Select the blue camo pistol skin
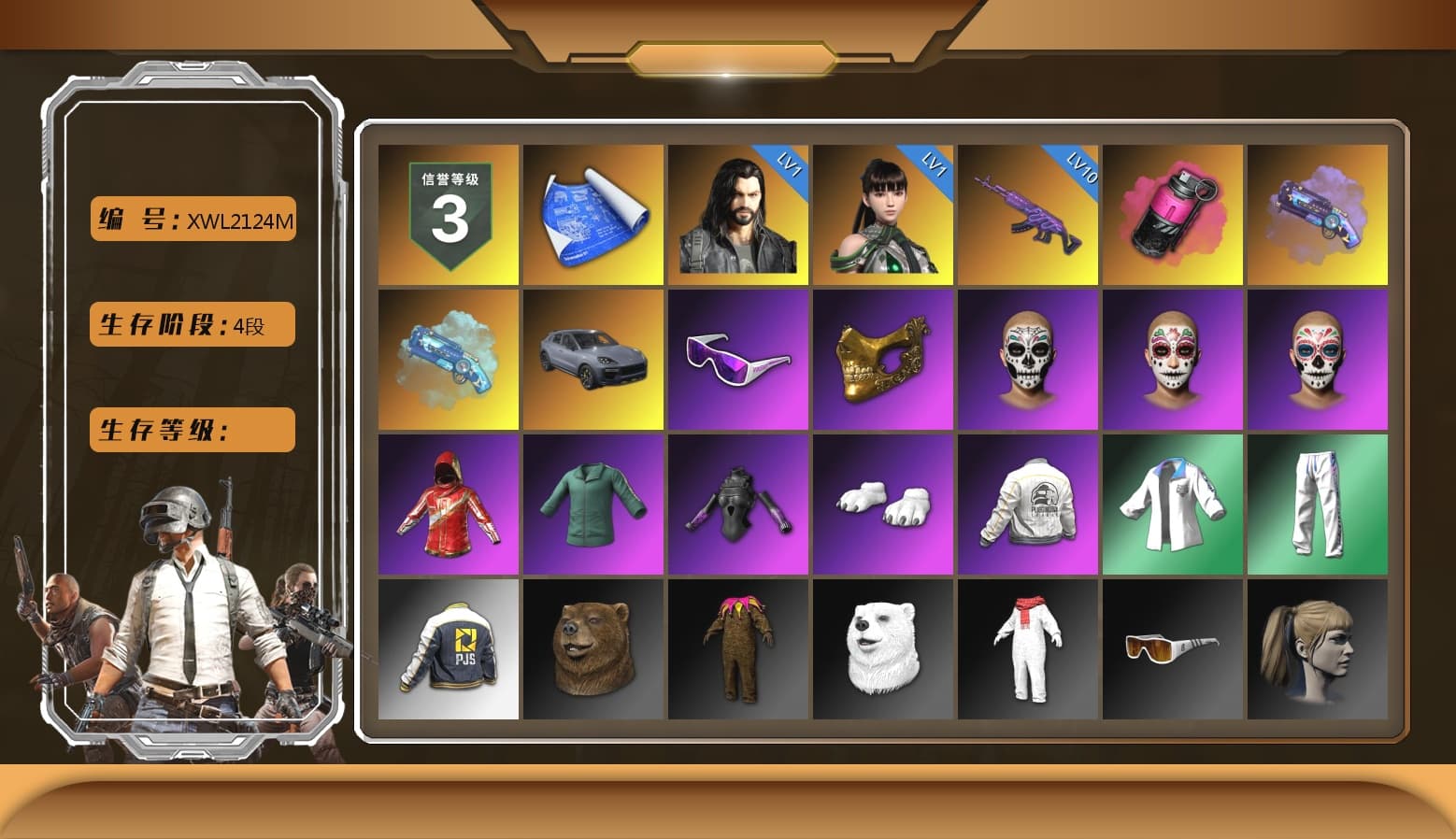Screen dimensions: 1456x839 click(x=447, y=360)
